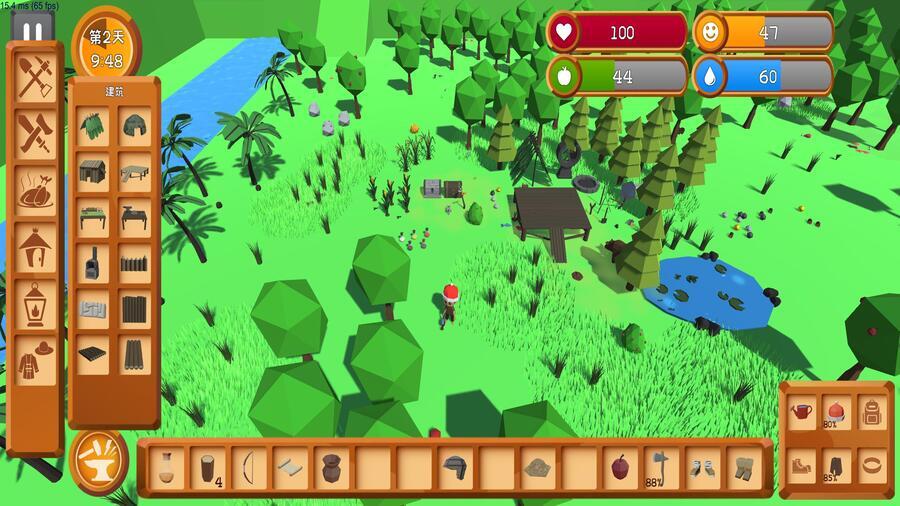The image size is (900, 506).
Task: Open the shovel and axe tools category
Action: [35, 75]
